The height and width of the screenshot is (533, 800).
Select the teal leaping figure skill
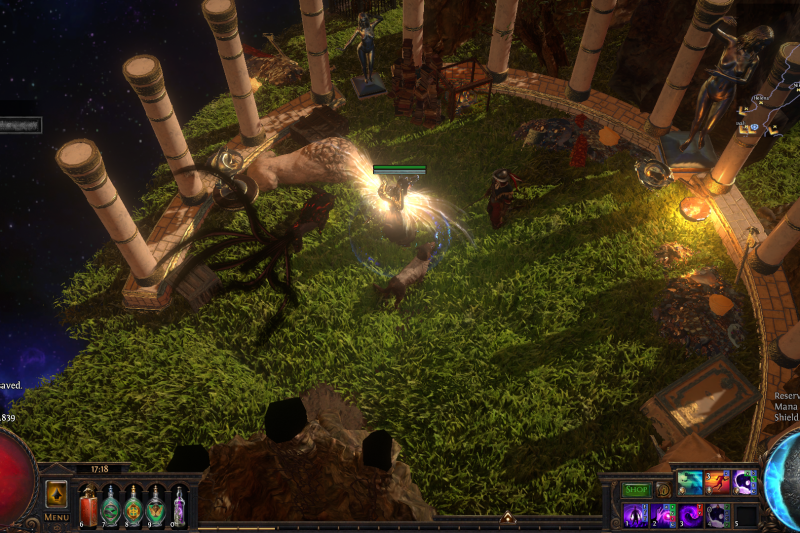[x=690, y=484]
